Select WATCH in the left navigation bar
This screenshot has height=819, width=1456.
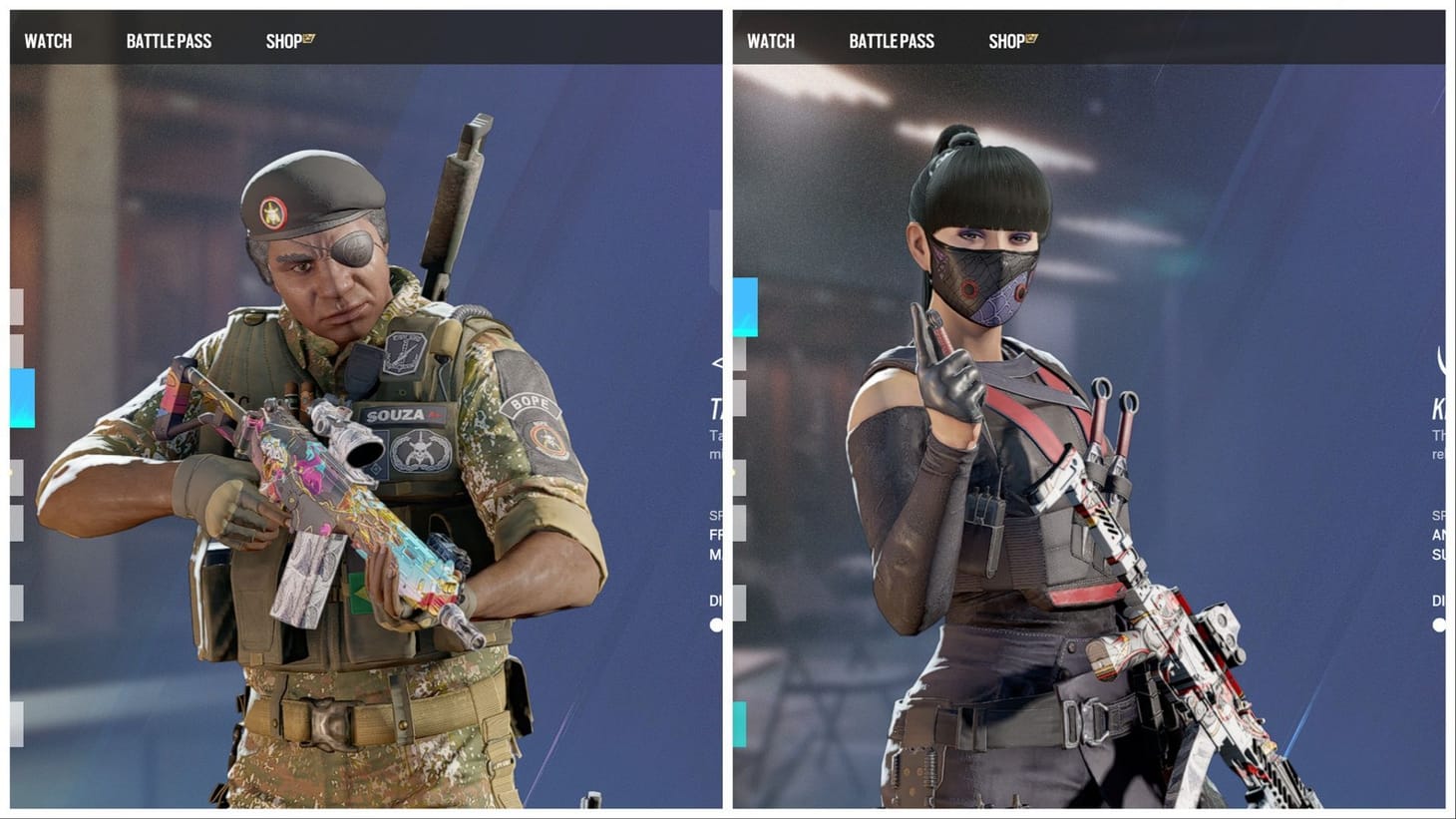(x=47, y=40)
